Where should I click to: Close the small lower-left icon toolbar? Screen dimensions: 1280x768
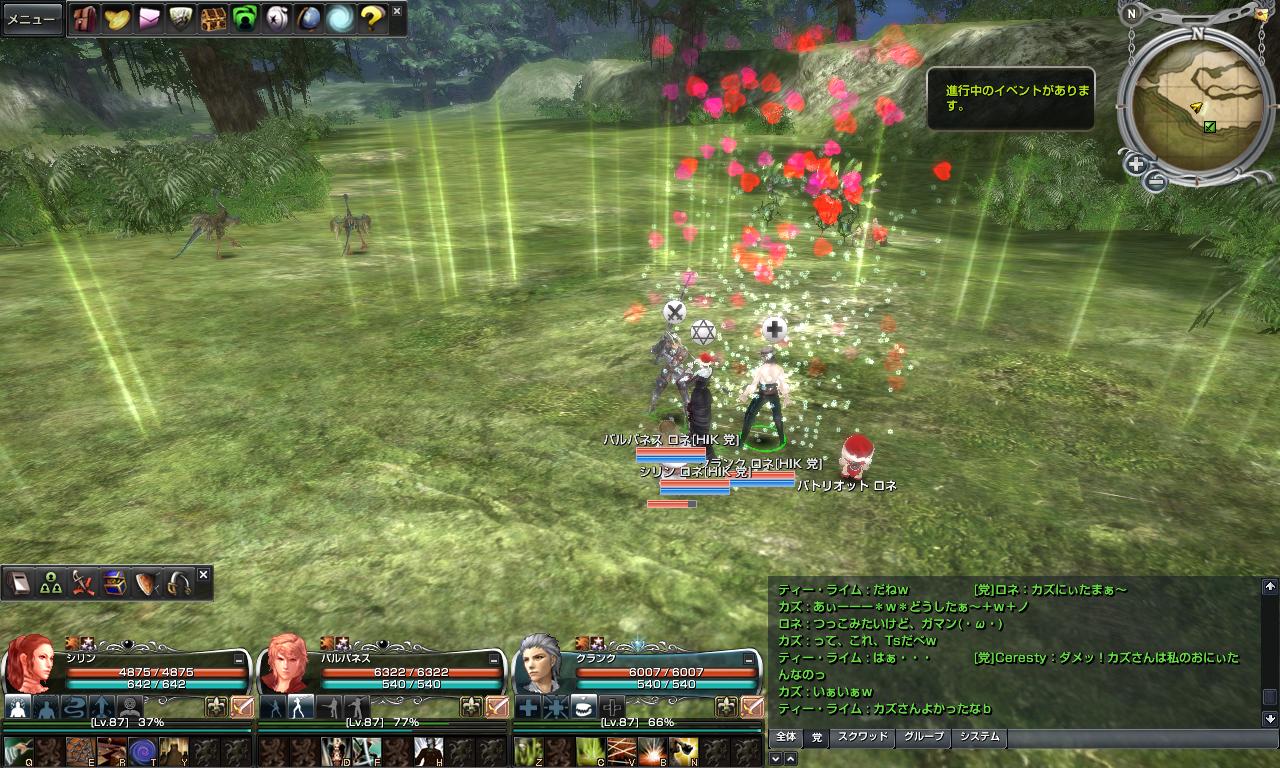click(x=203, y=575)
